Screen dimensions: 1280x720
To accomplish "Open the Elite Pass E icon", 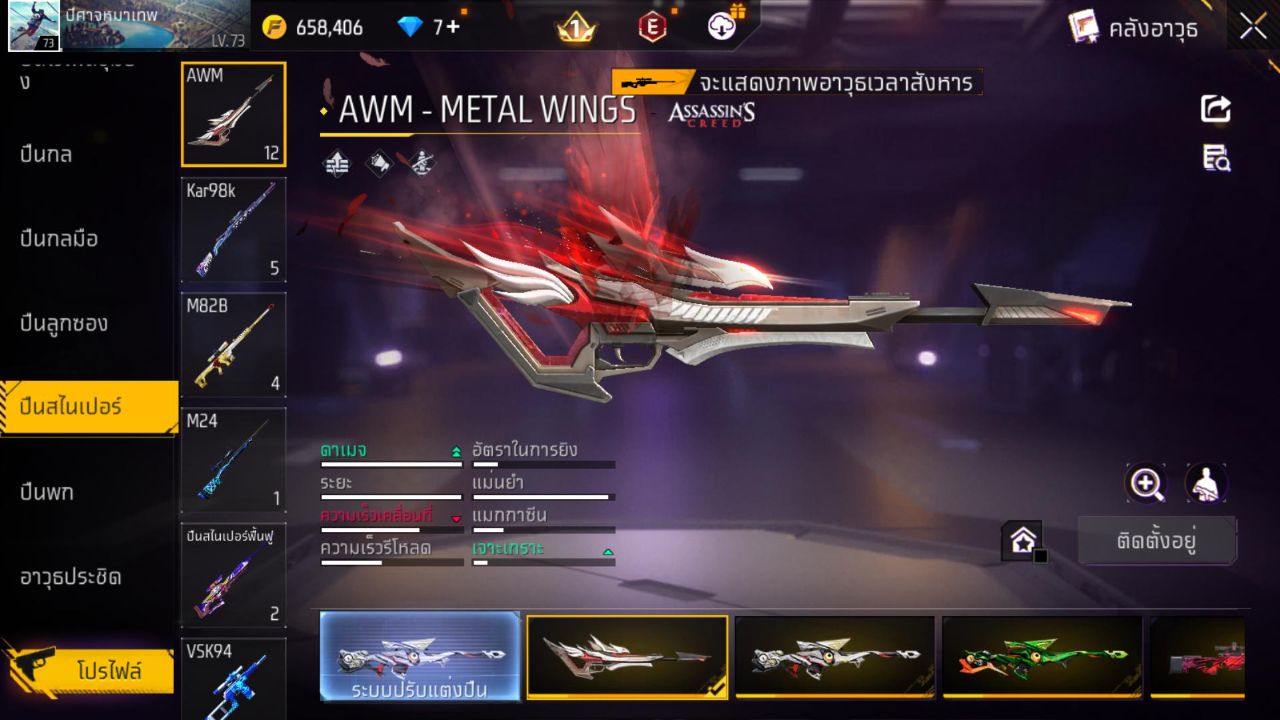I will 652,29.
